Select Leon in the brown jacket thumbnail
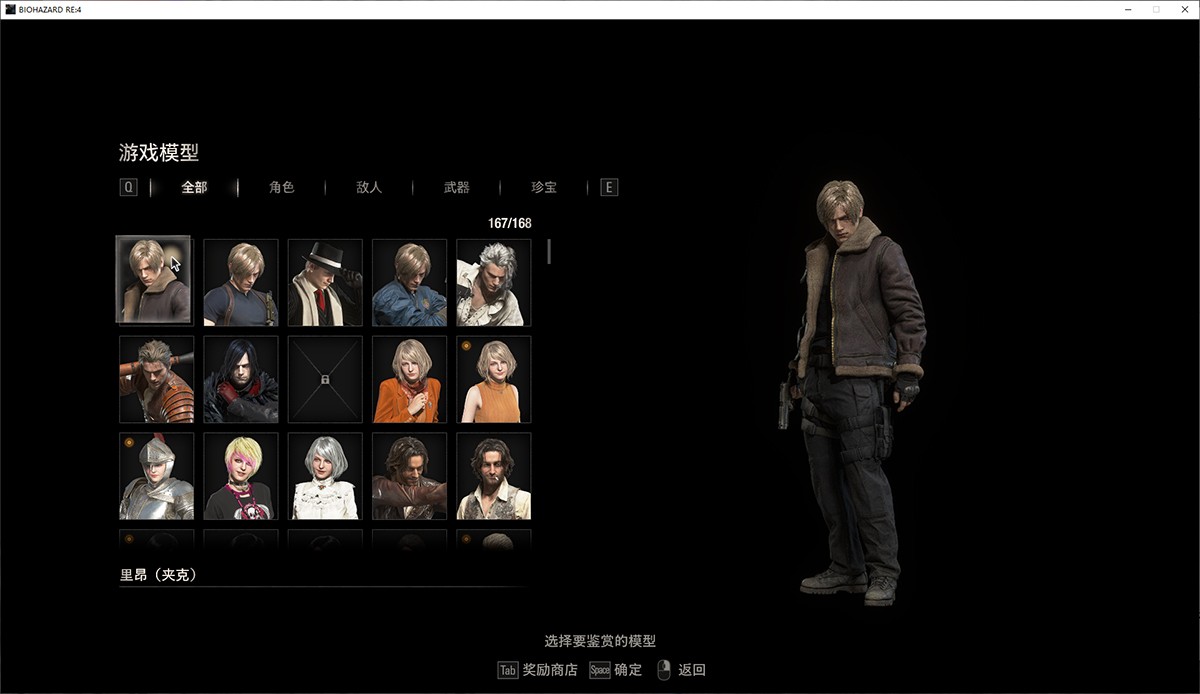This screenshot has height=694, width=1200. coord(154,281)
